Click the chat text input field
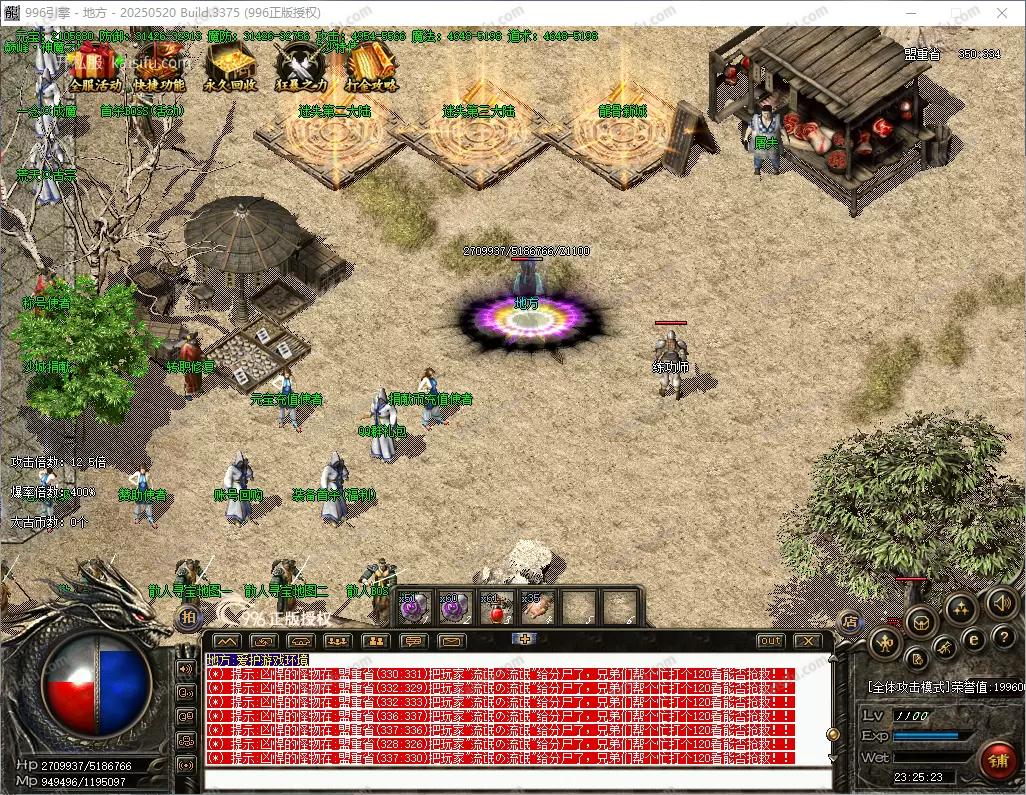The height and width of the screenshot is (795, 1026). click(515, 776)
